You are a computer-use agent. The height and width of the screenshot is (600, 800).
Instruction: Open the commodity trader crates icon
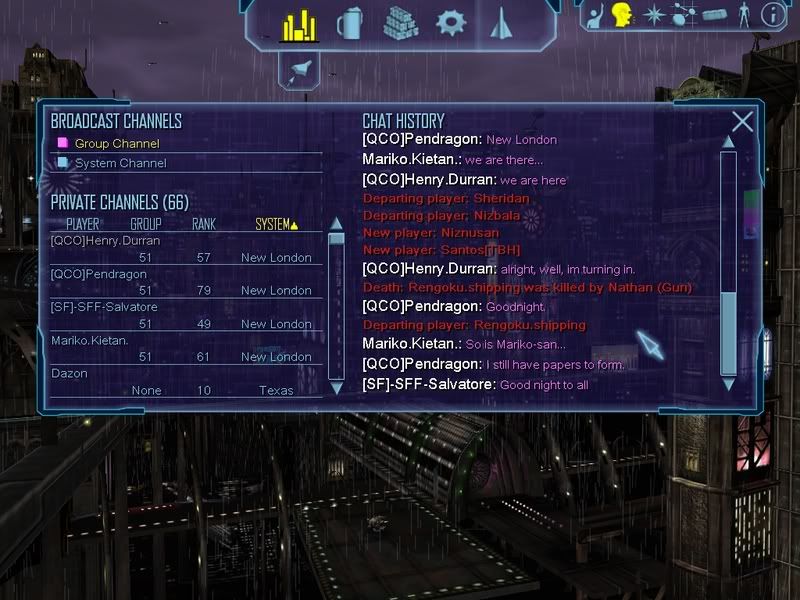coord(400,23)
